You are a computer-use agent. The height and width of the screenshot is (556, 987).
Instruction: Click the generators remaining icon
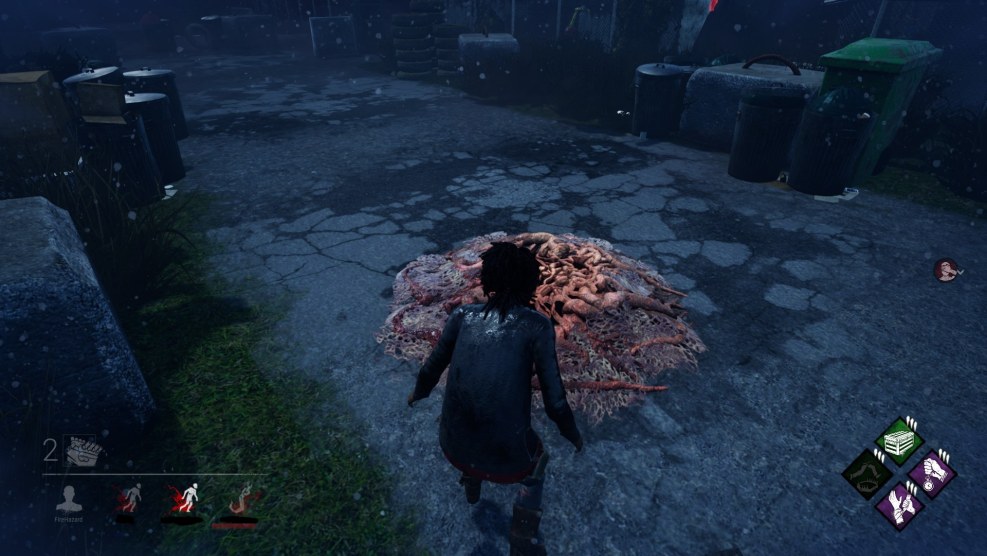pos(82,452)
